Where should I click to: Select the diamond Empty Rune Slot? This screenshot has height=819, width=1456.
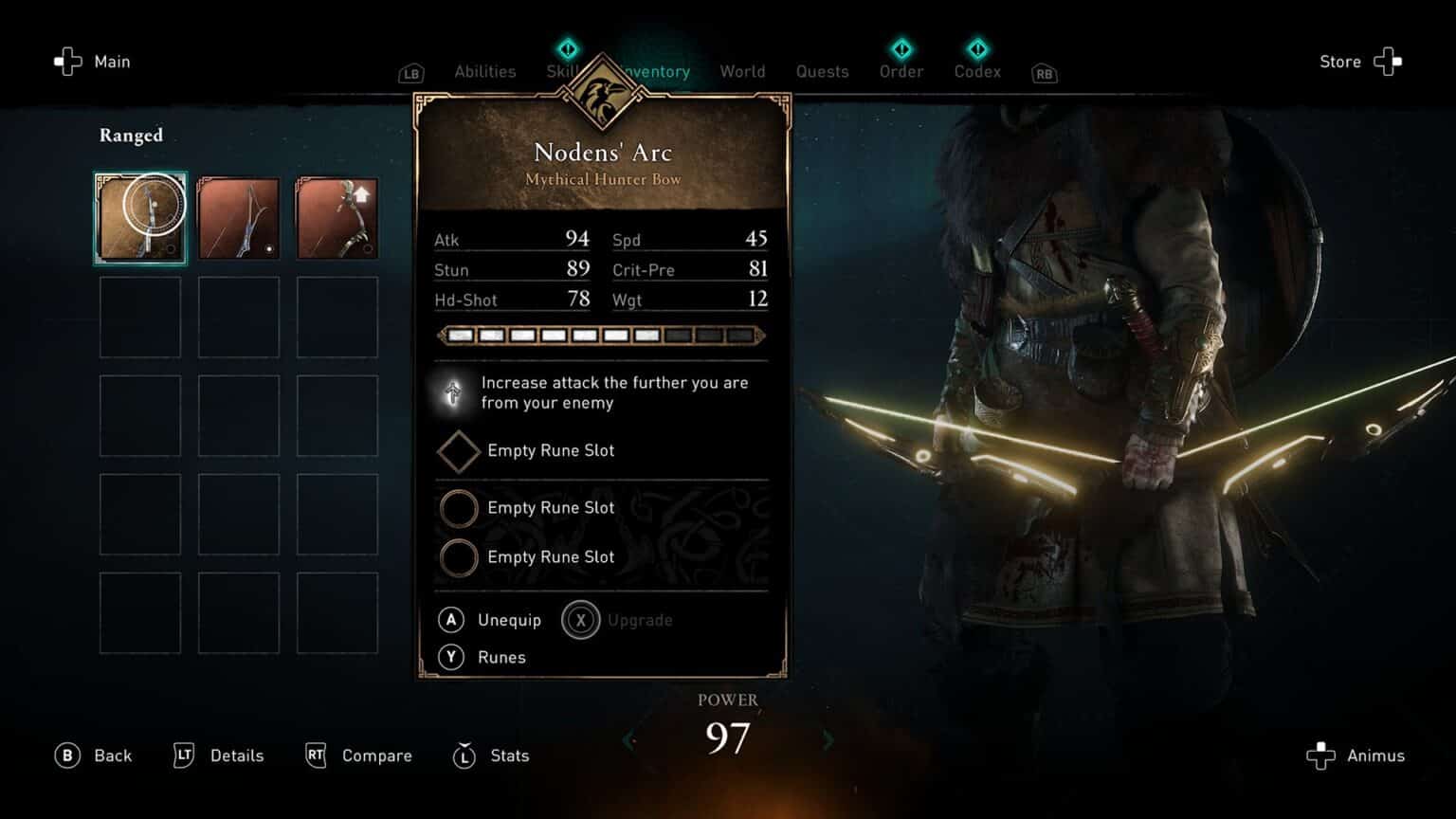click(x=459, y=451)
